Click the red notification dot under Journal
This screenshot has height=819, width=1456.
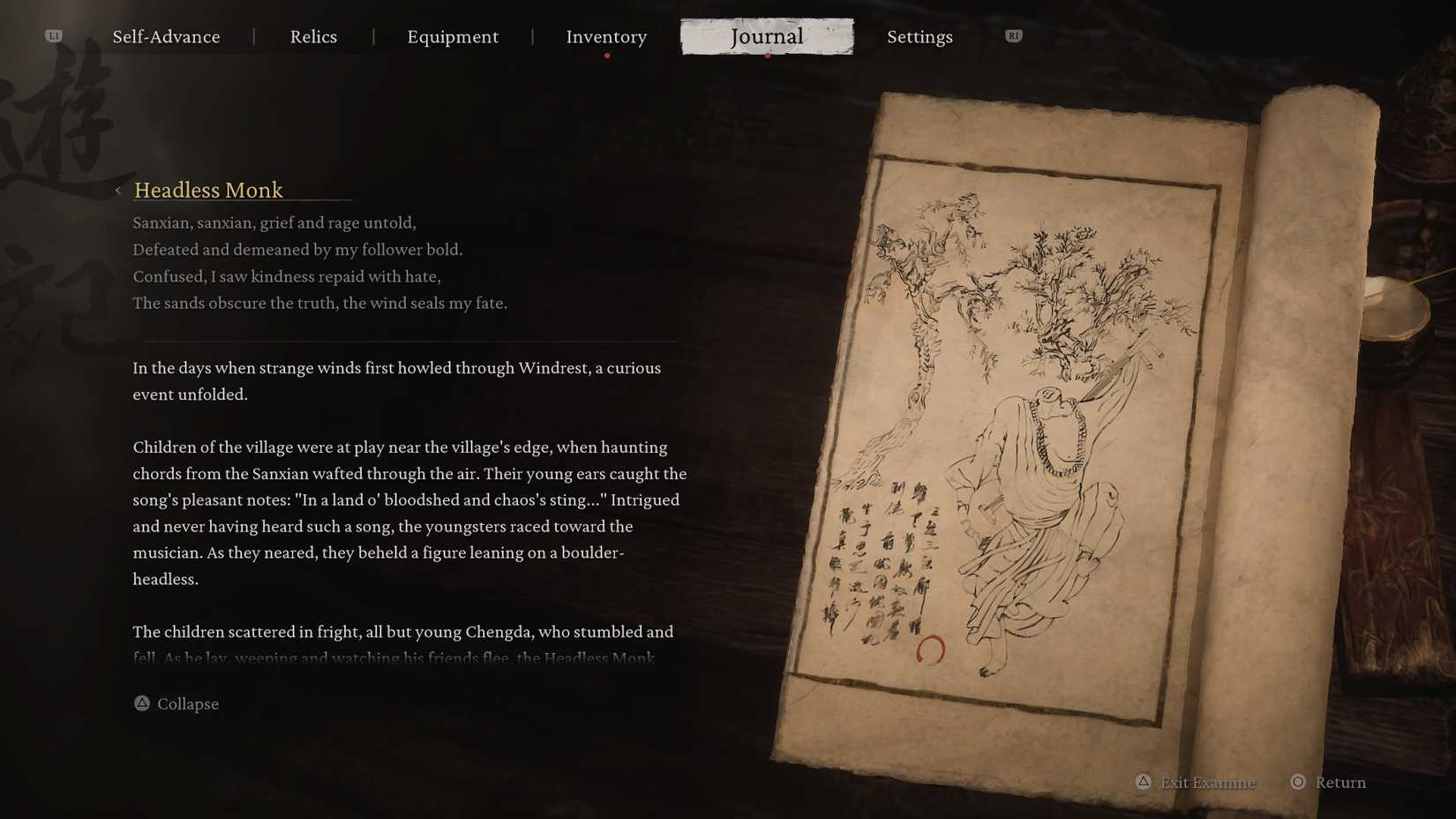tap(767, 55)
